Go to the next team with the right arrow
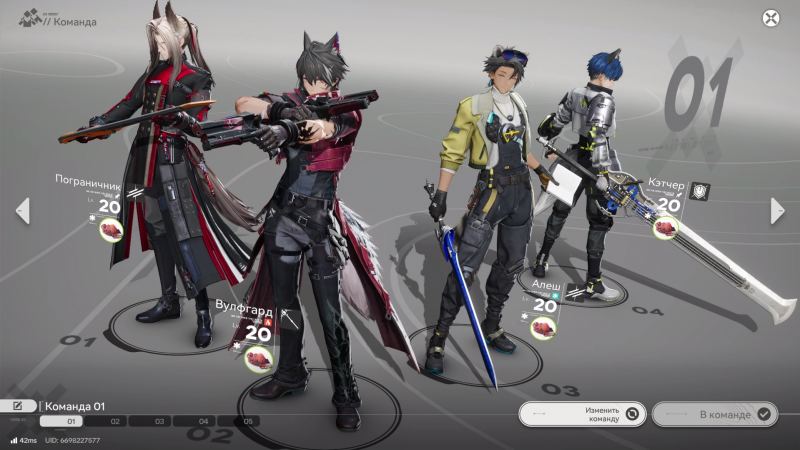Image resolution: width=800 pixels, height=450 pixels. (777, 210)
